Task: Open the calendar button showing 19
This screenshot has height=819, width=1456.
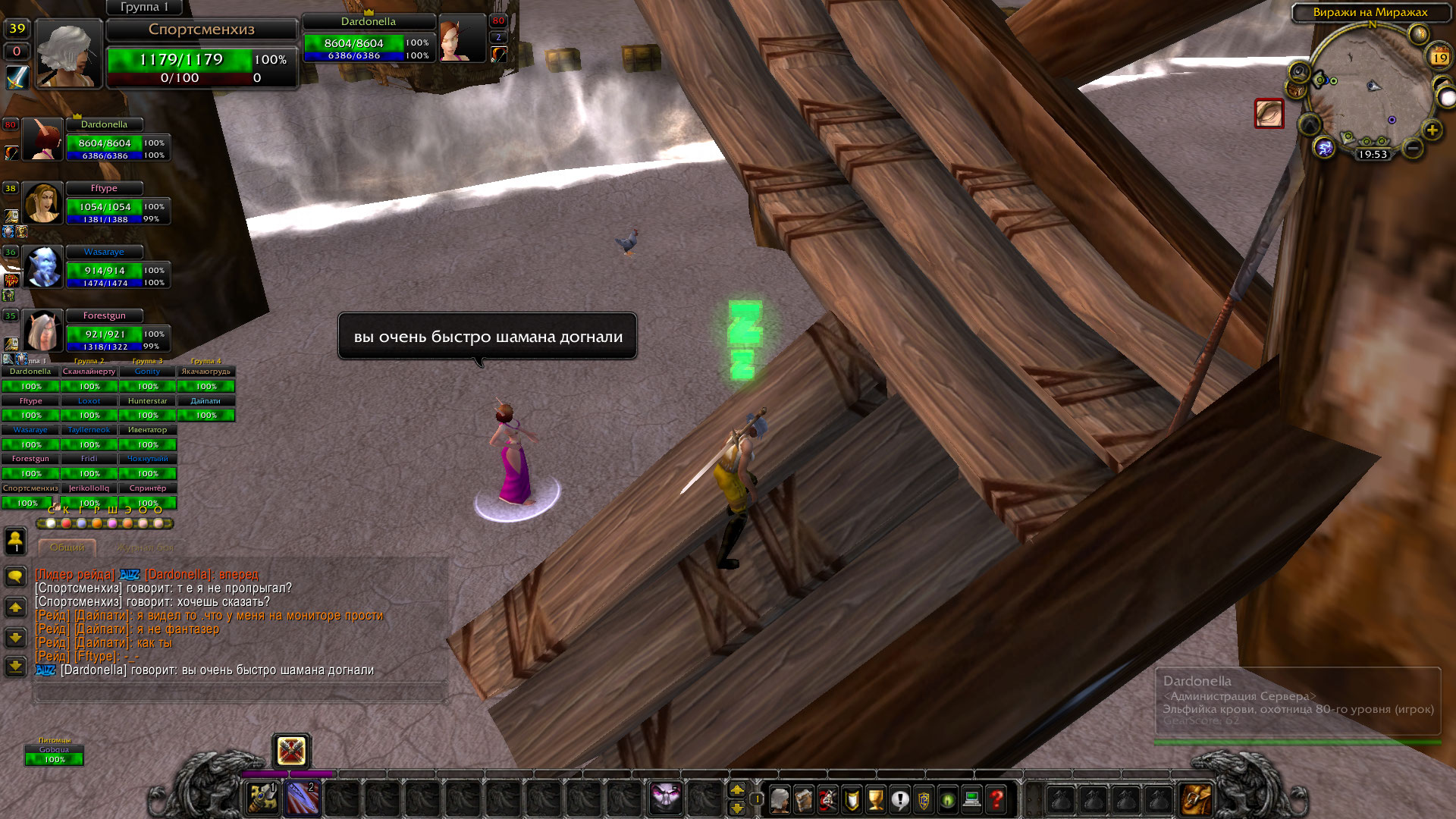Action: 1439,58
